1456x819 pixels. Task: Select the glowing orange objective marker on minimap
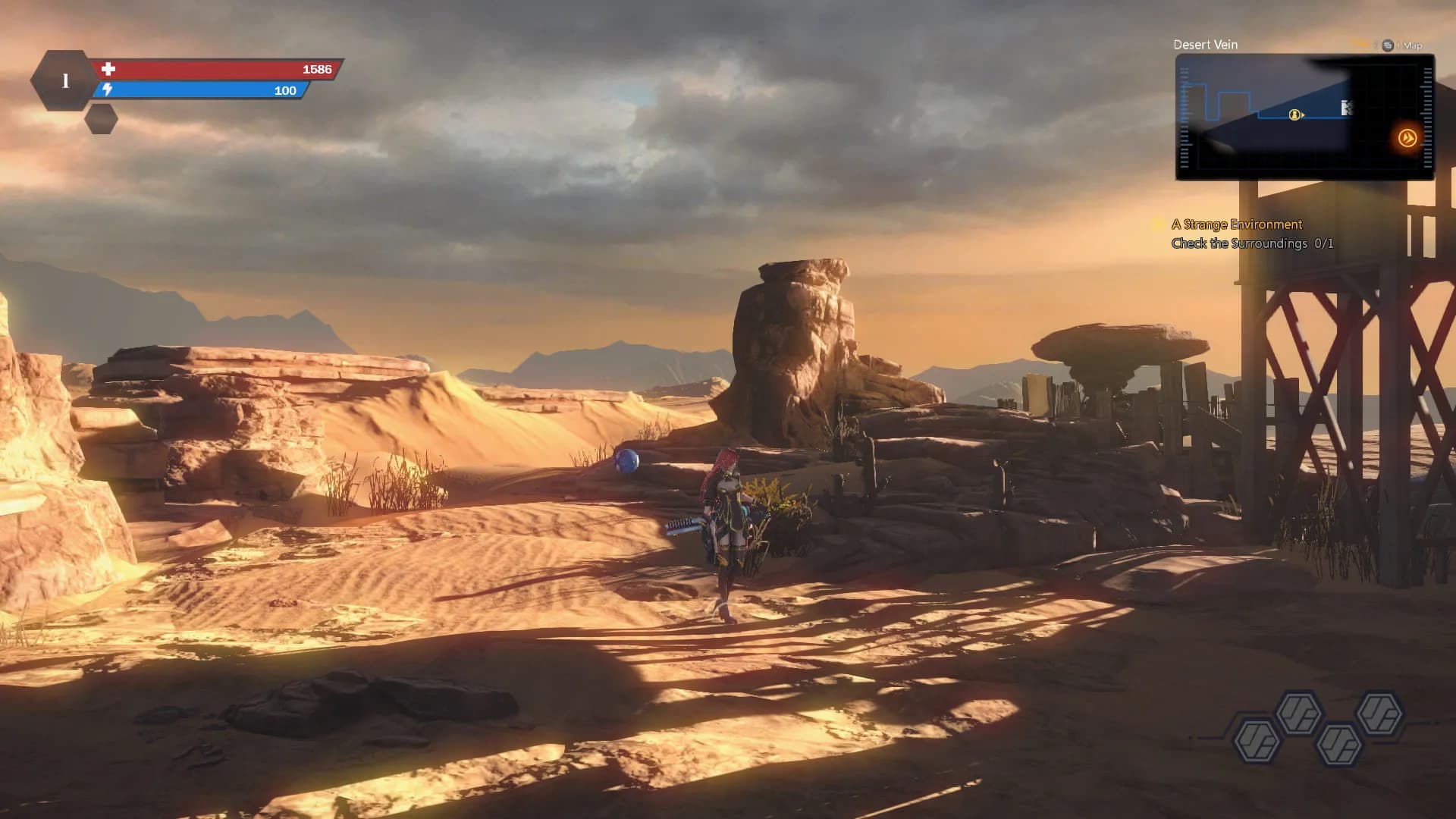pos(1407,138)
